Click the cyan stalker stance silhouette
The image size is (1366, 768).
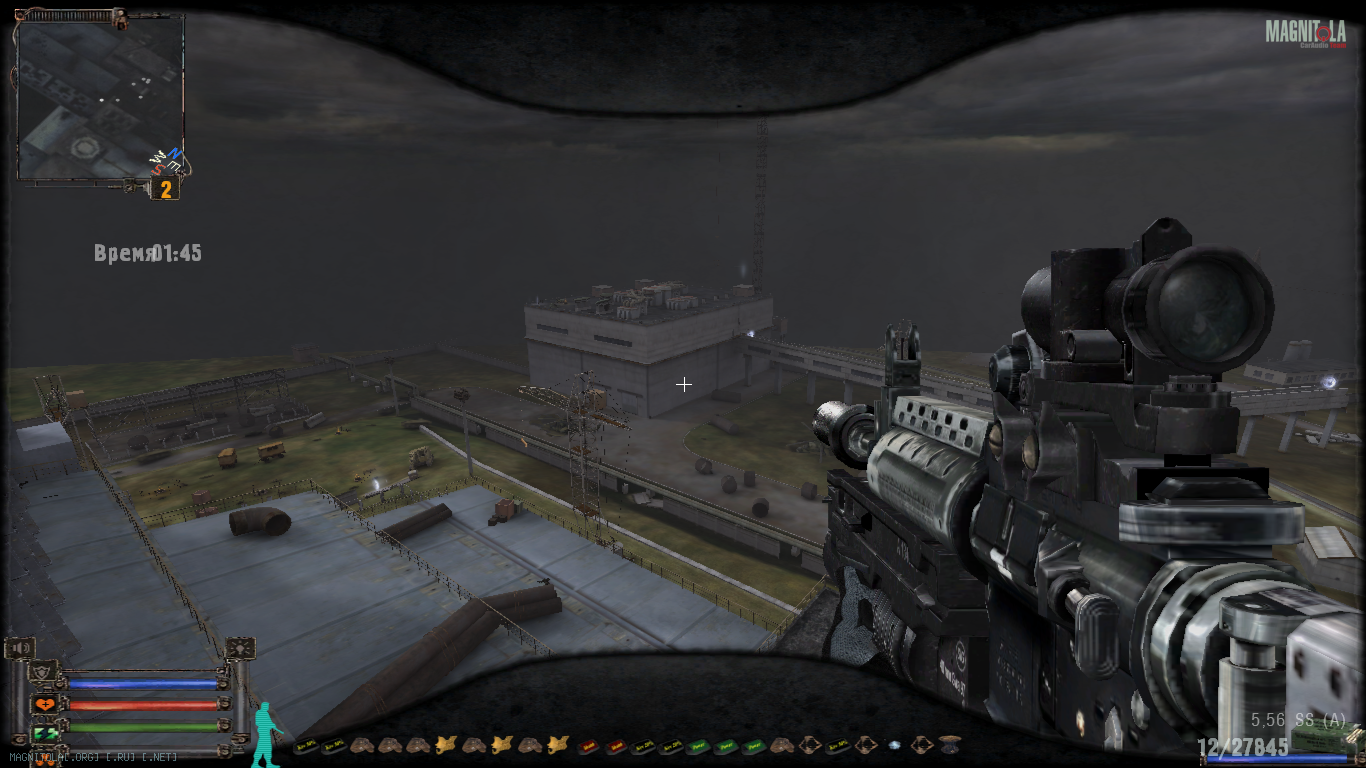click(x=265, y=735)
